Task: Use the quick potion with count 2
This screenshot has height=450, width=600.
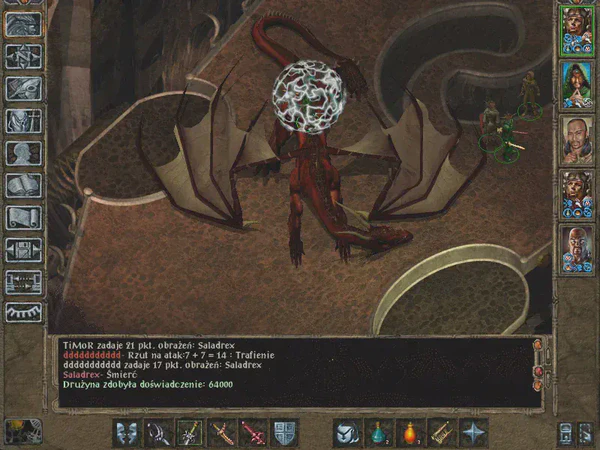Action: [x=379, y=432]
